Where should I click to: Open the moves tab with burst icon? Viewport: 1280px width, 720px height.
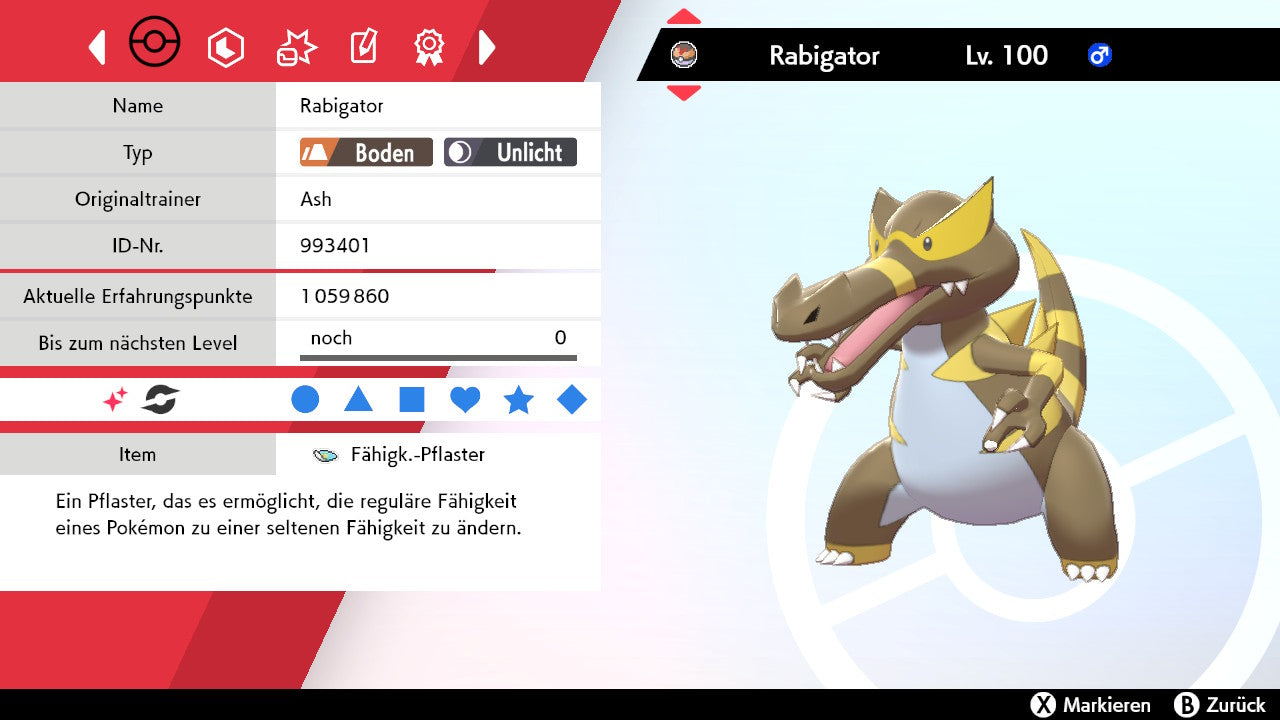[296, 47]
